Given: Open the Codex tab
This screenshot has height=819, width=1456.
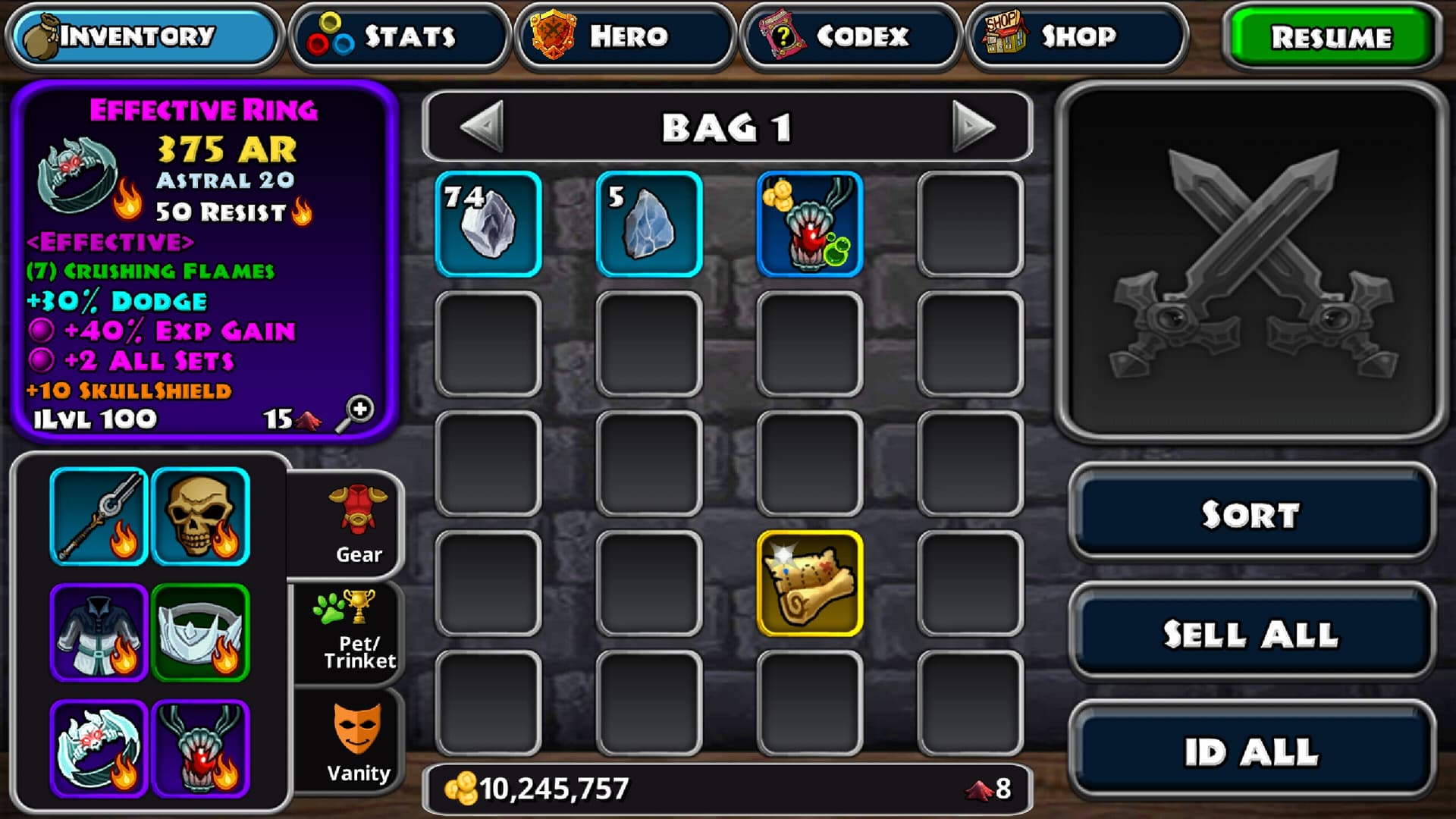Looking at the screenshot, I should [x=851, y=36].
